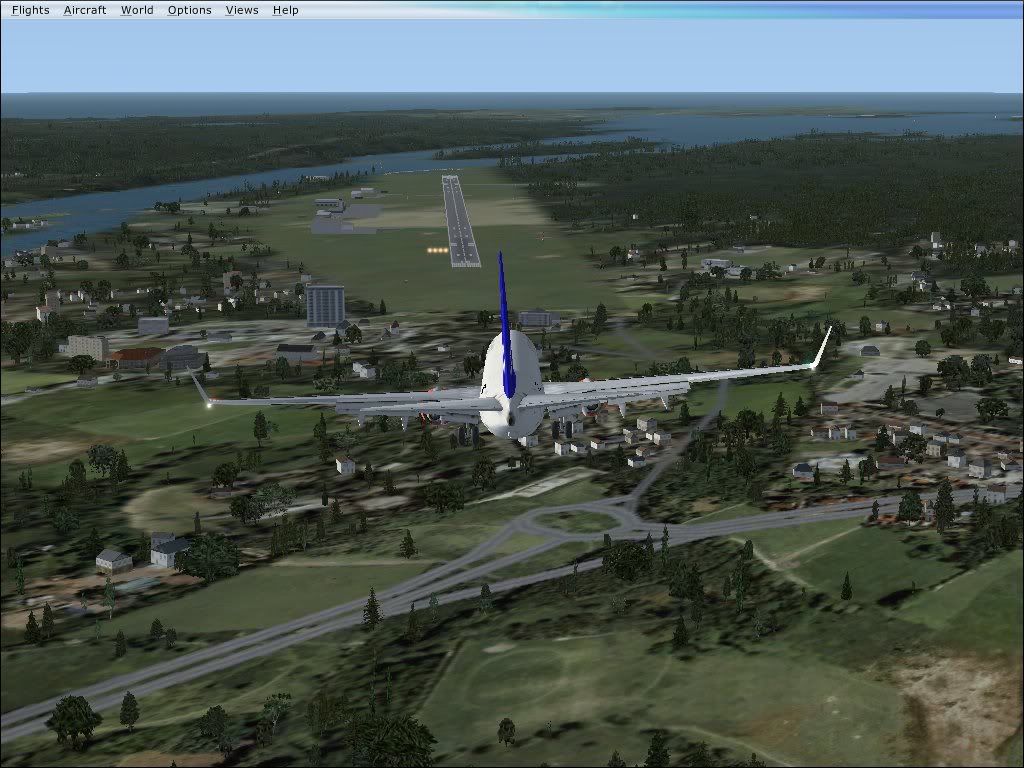1024x768 pixels.
Task: Open the World menu
Action: pyautogui.click(x=137, y=10)
